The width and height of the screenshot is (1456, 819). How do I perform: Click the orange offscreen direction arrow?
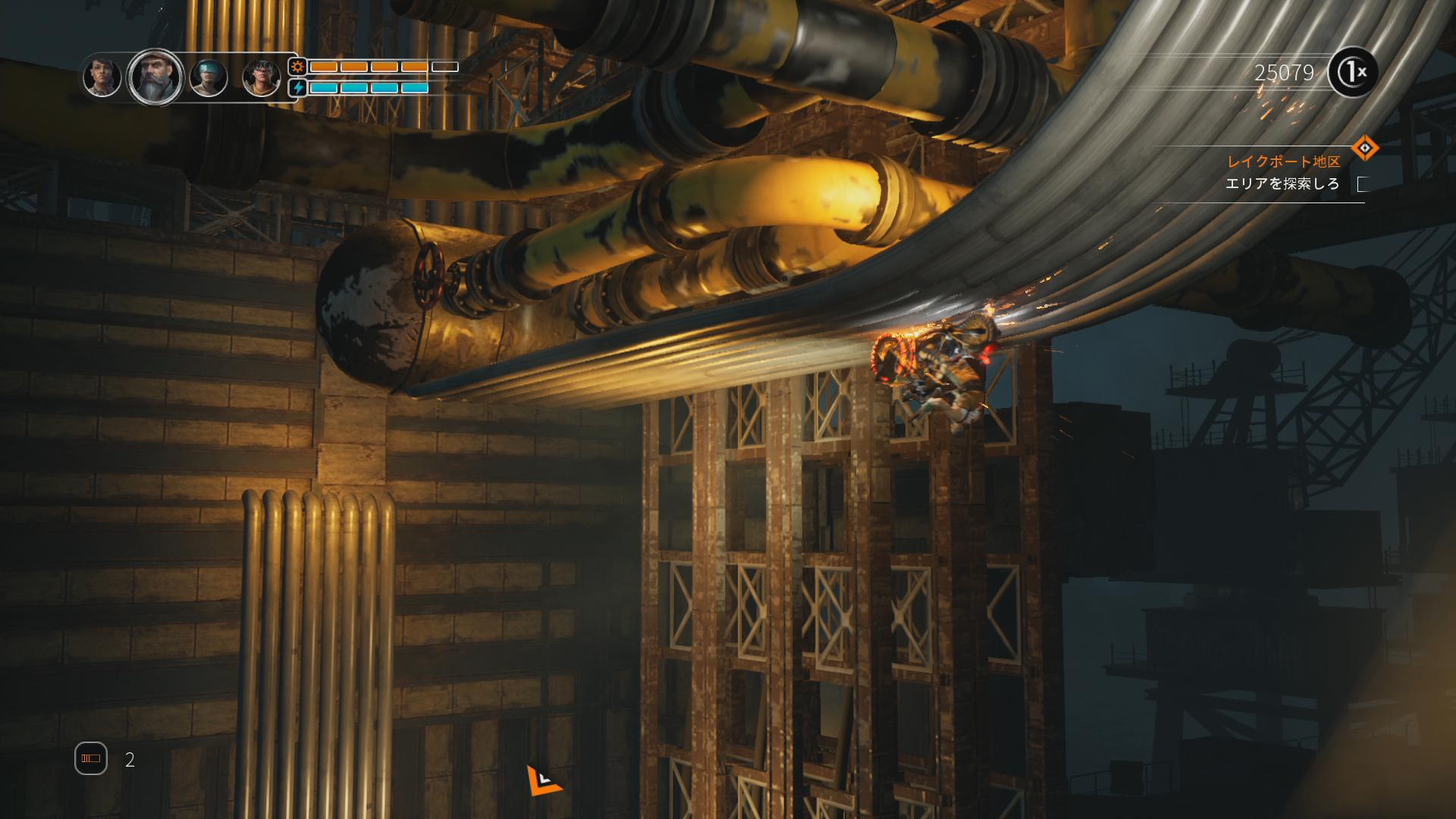(543, 780)
